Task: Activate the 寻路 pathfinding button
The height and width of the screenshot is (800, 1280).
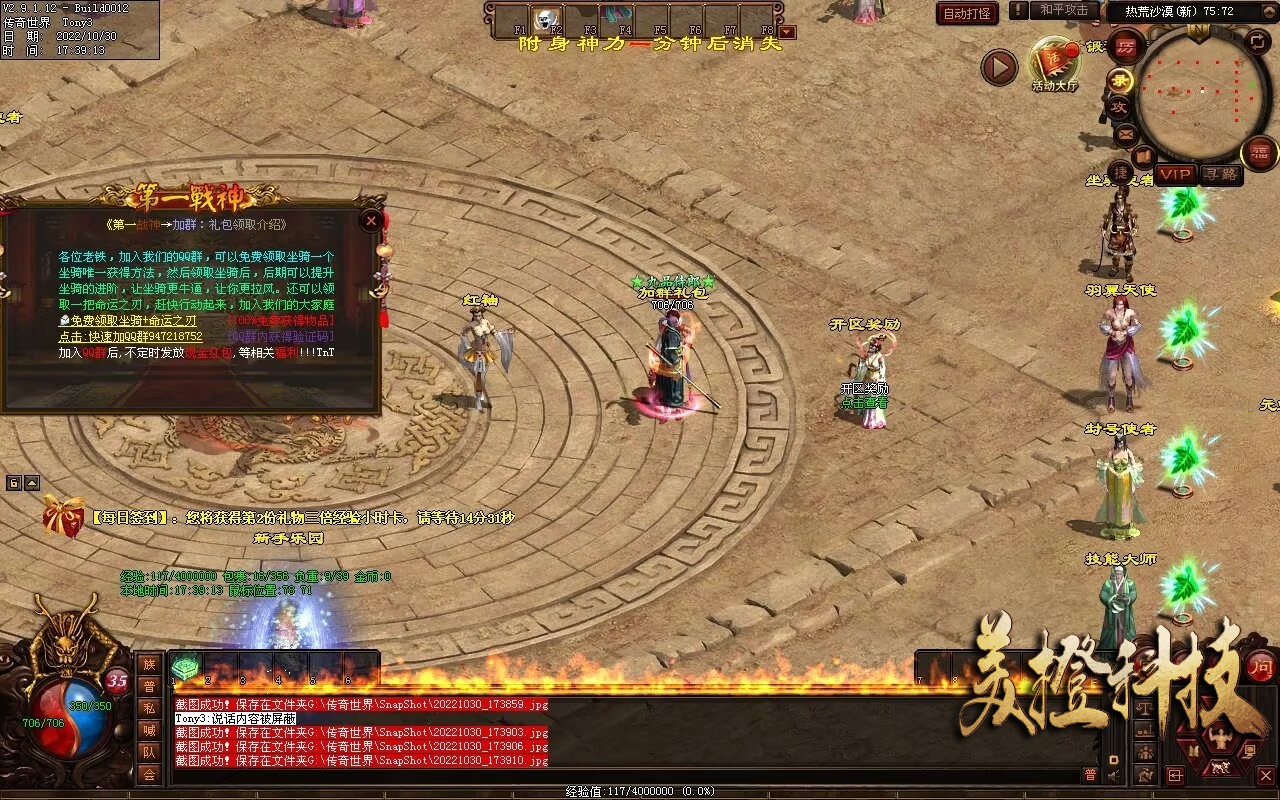Action: coord(1220,174)
